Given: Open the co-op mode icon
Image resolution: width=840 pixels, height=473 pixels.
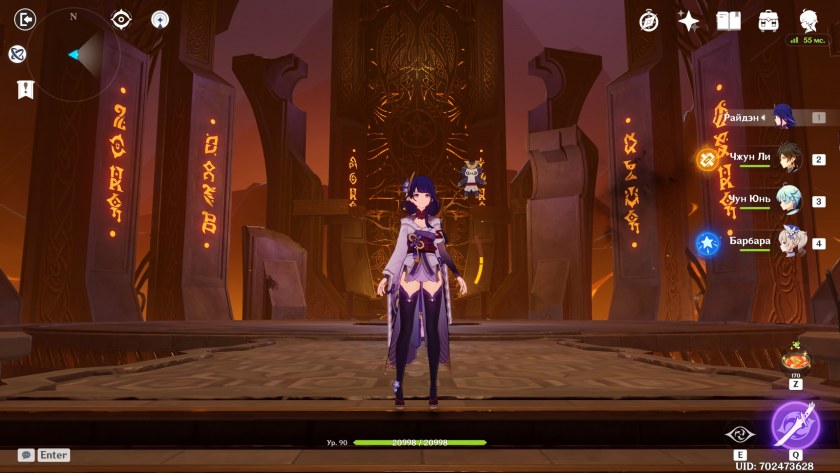Looking at the screenshot, I should click(17, 54).
